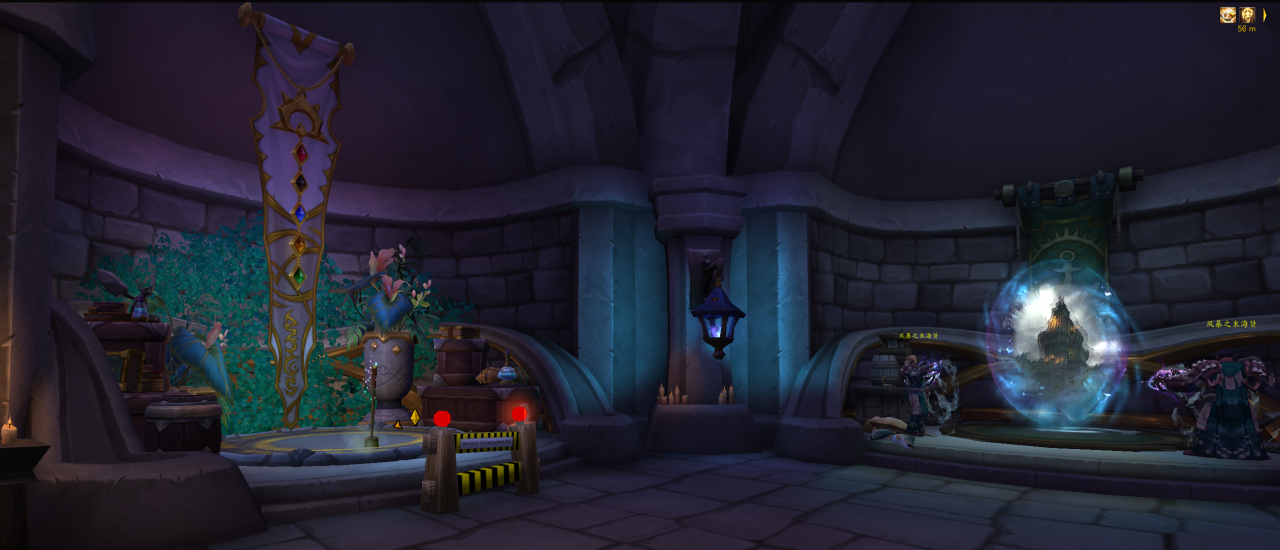Select the buff icon with 56 m timer
The width and height of the screenshot is (1280, 550).
tap(1247, 15)
